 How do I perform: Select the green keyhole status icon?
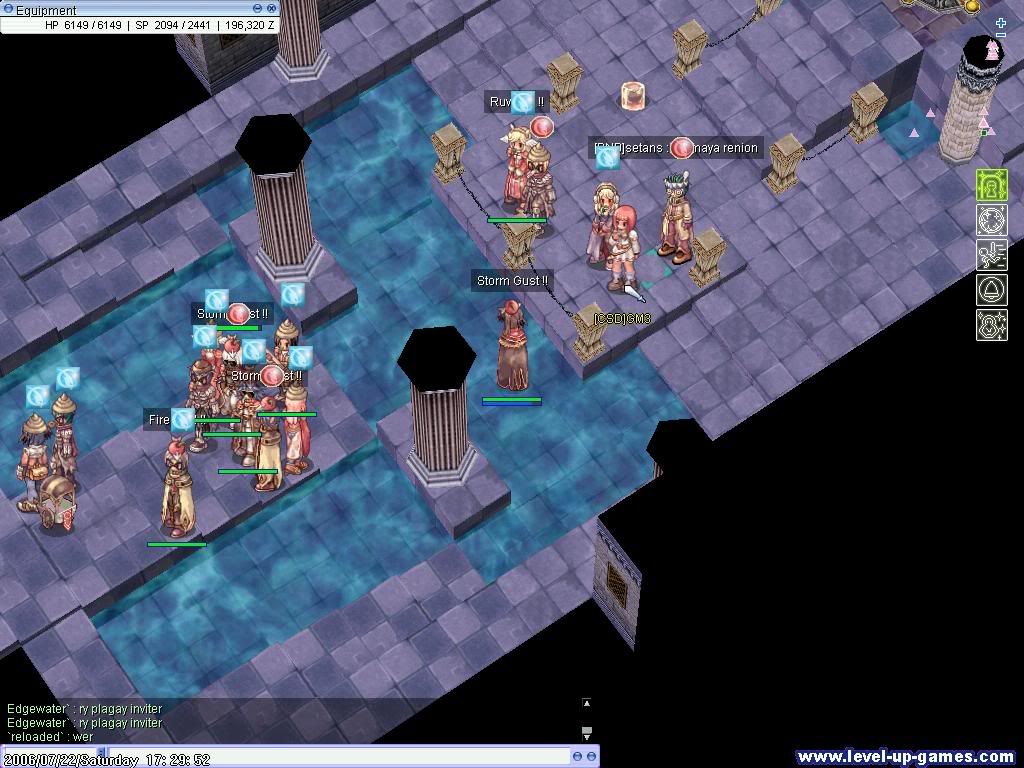(992, 186)
